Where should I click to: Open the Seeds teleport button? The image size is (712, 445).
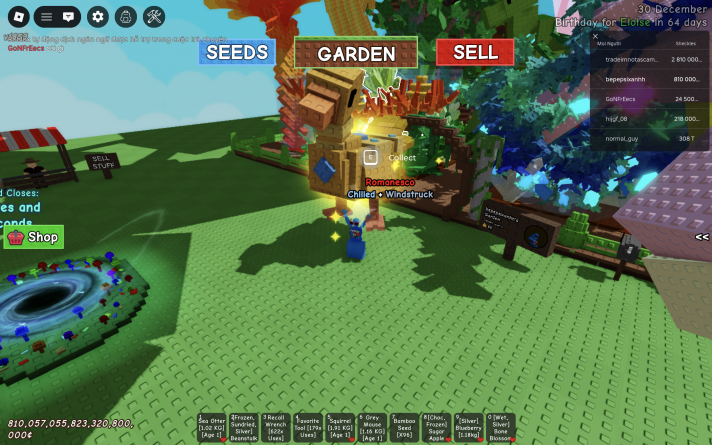click(x=236, y=52)
